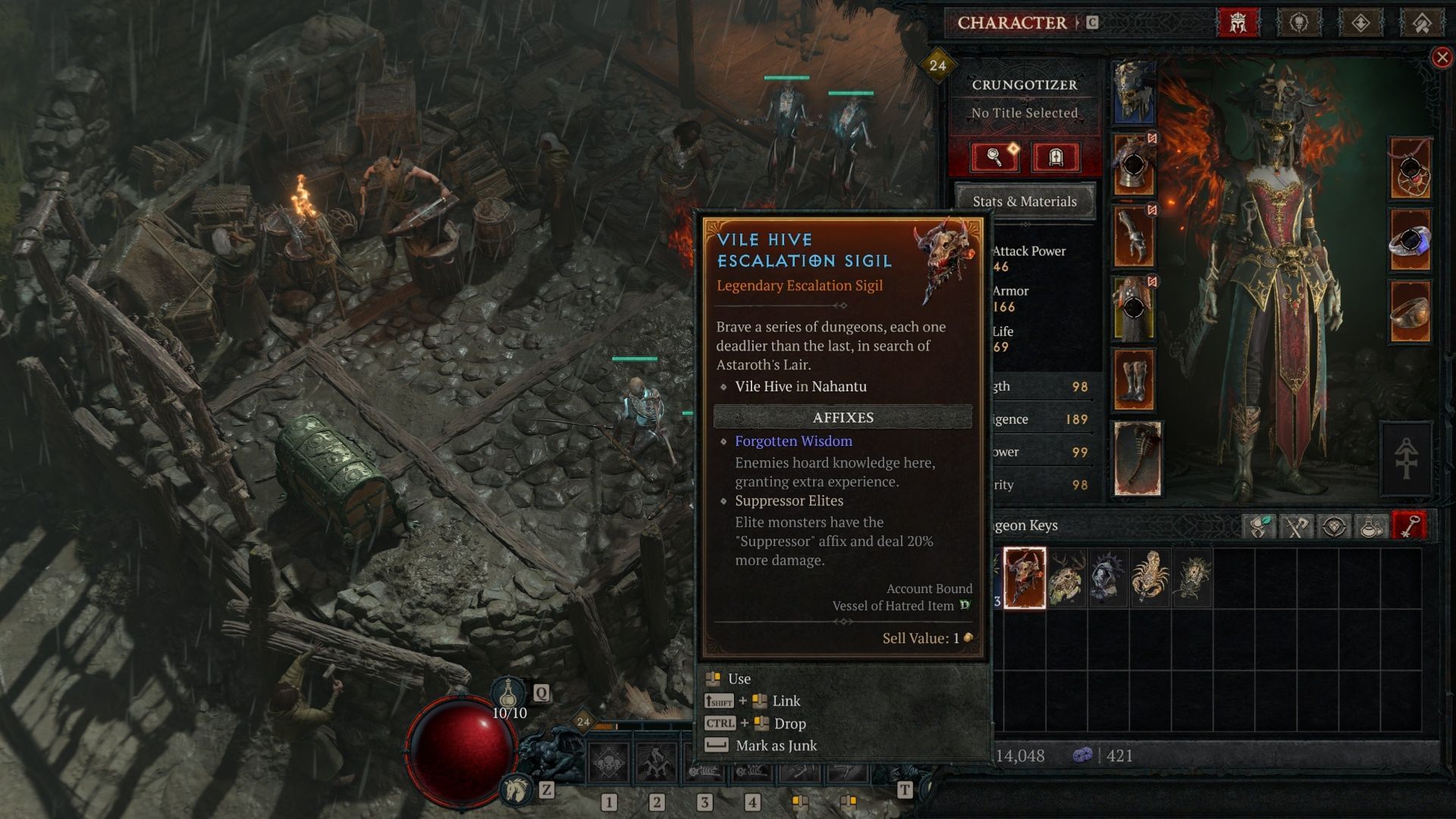This screenshot has height=819, width=1456.
Task: Select the equipped boots slot
Action: 1134,380
